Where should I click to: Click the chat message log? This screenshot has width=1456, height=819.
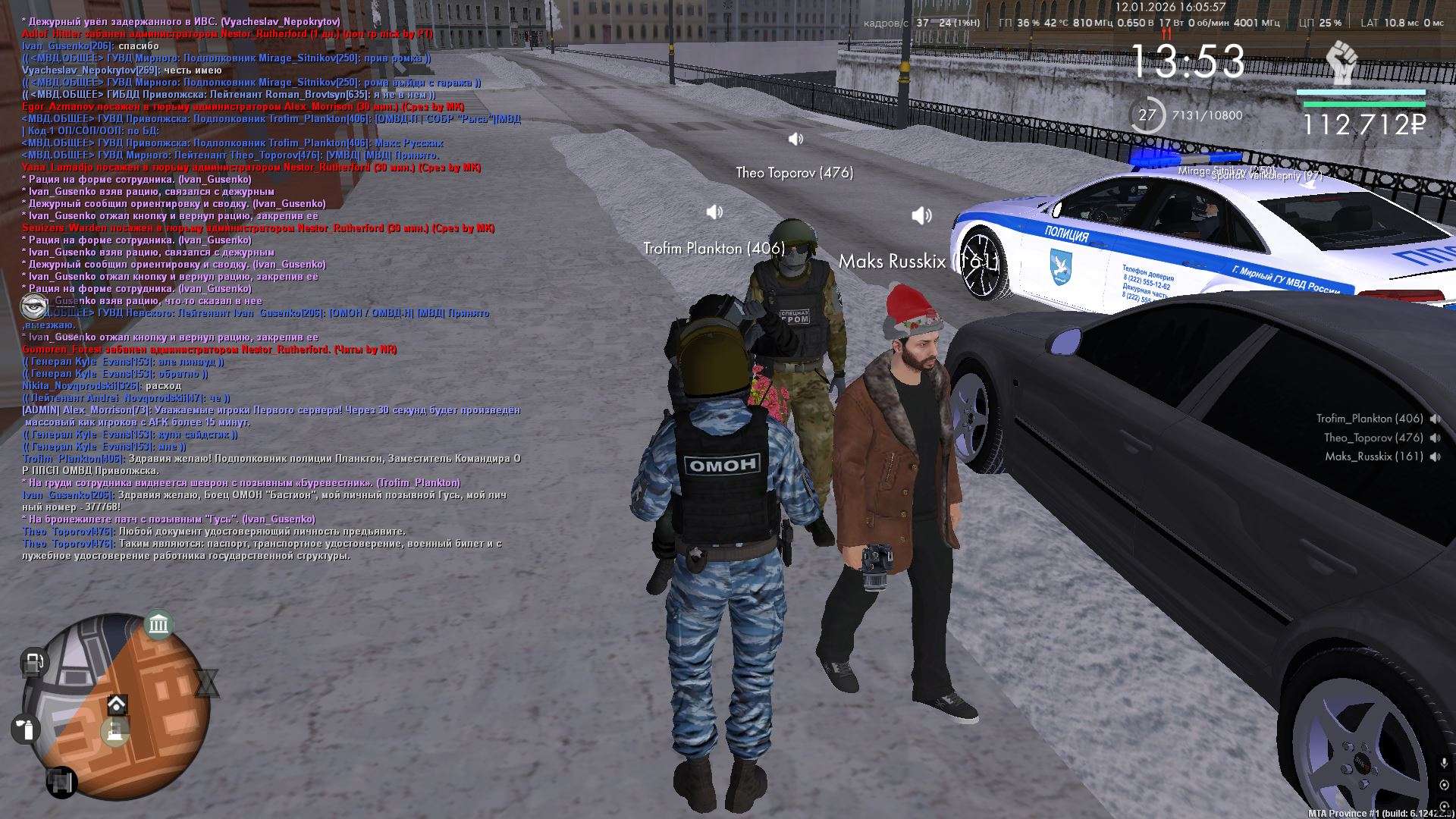point(265,288)
